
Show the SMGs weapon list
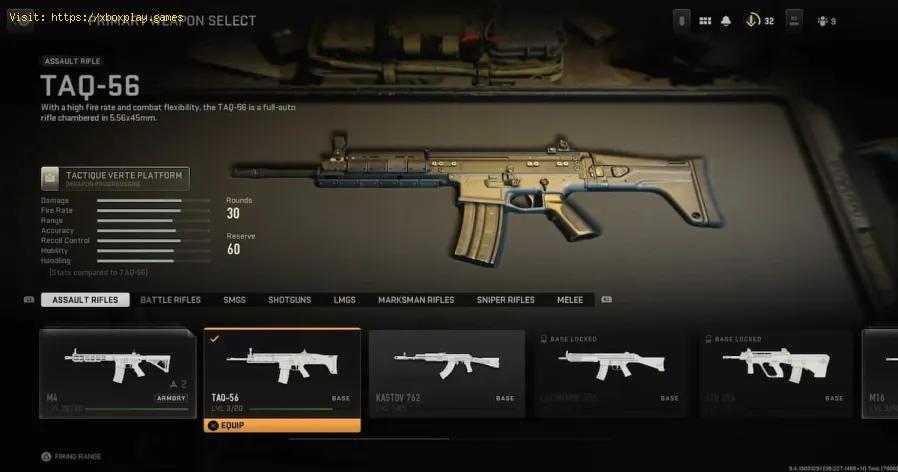click(x=235, y=300)
